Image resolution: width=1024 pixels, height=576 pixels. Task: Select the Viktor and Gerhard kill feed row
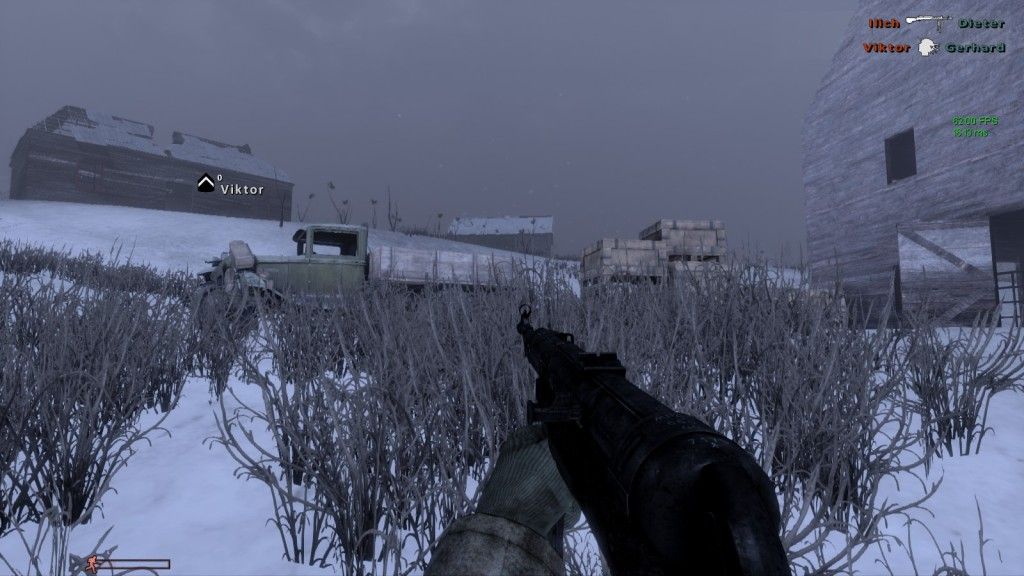[x=934, y=47]
